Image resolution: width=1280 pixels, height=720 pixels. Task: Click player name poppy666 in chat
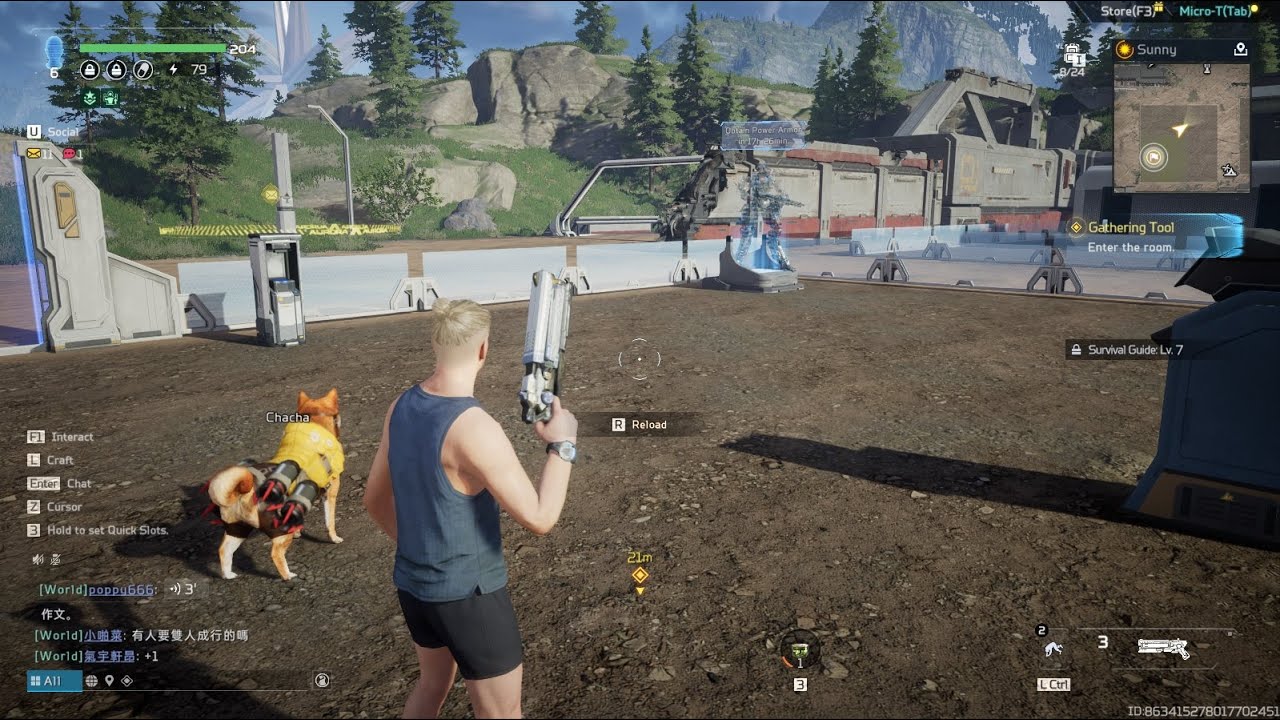pos(121,590)
